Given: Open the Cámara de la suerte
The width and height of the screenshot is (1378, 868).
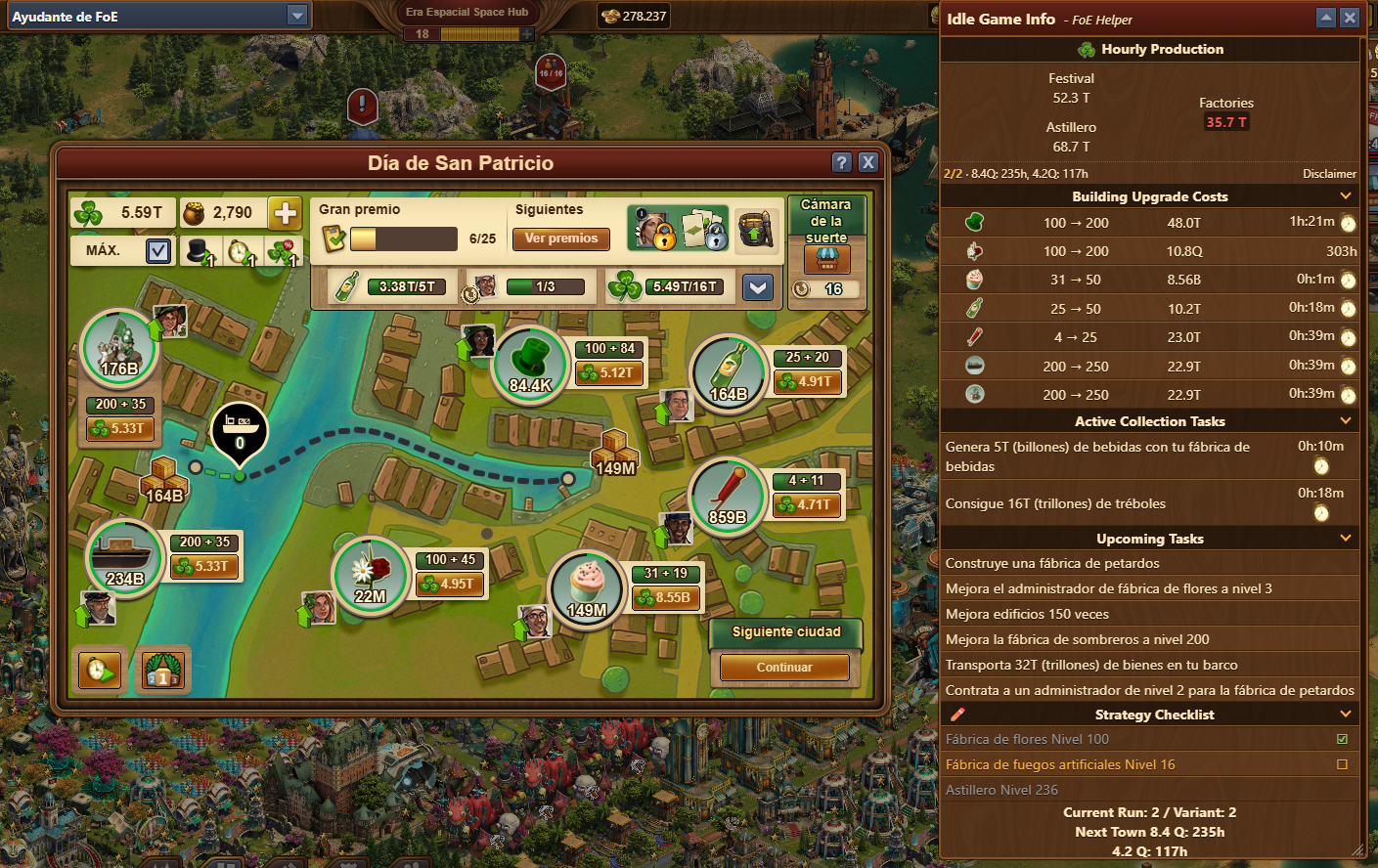Looking at the screenshot, I should pyautogui.click(x=826, y=259).
